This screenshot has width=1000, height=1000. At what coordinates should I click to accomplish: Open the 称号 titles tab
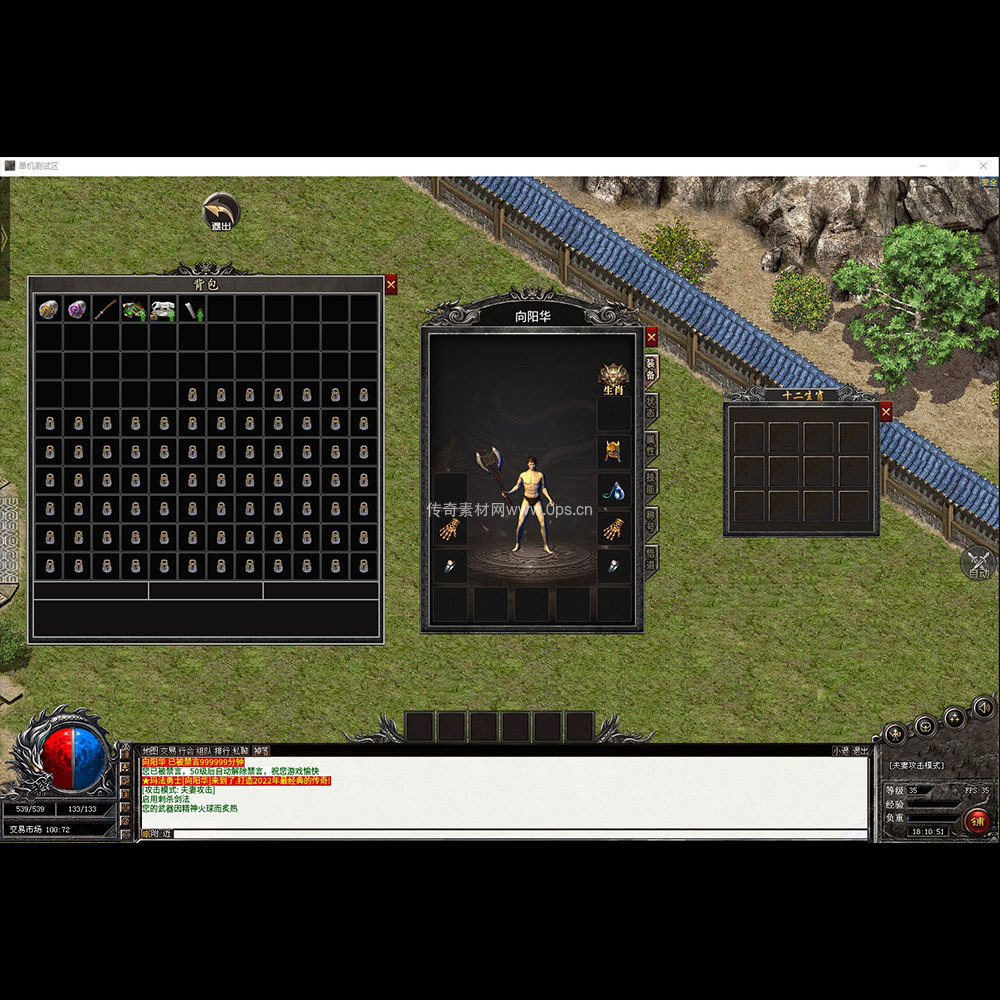point(651,520)
